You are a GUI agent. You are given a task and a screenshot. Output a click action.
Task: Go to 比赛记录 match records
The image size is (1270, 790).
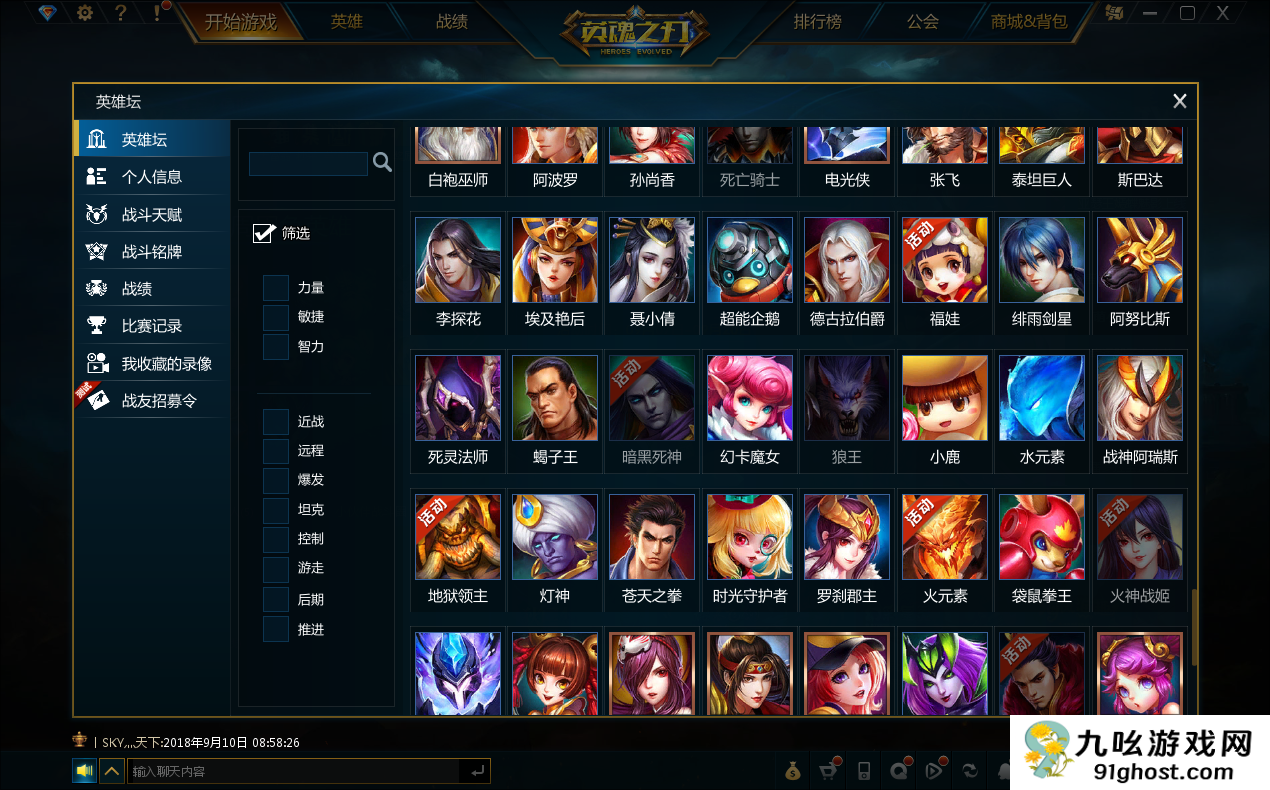[x=151, y=326]
